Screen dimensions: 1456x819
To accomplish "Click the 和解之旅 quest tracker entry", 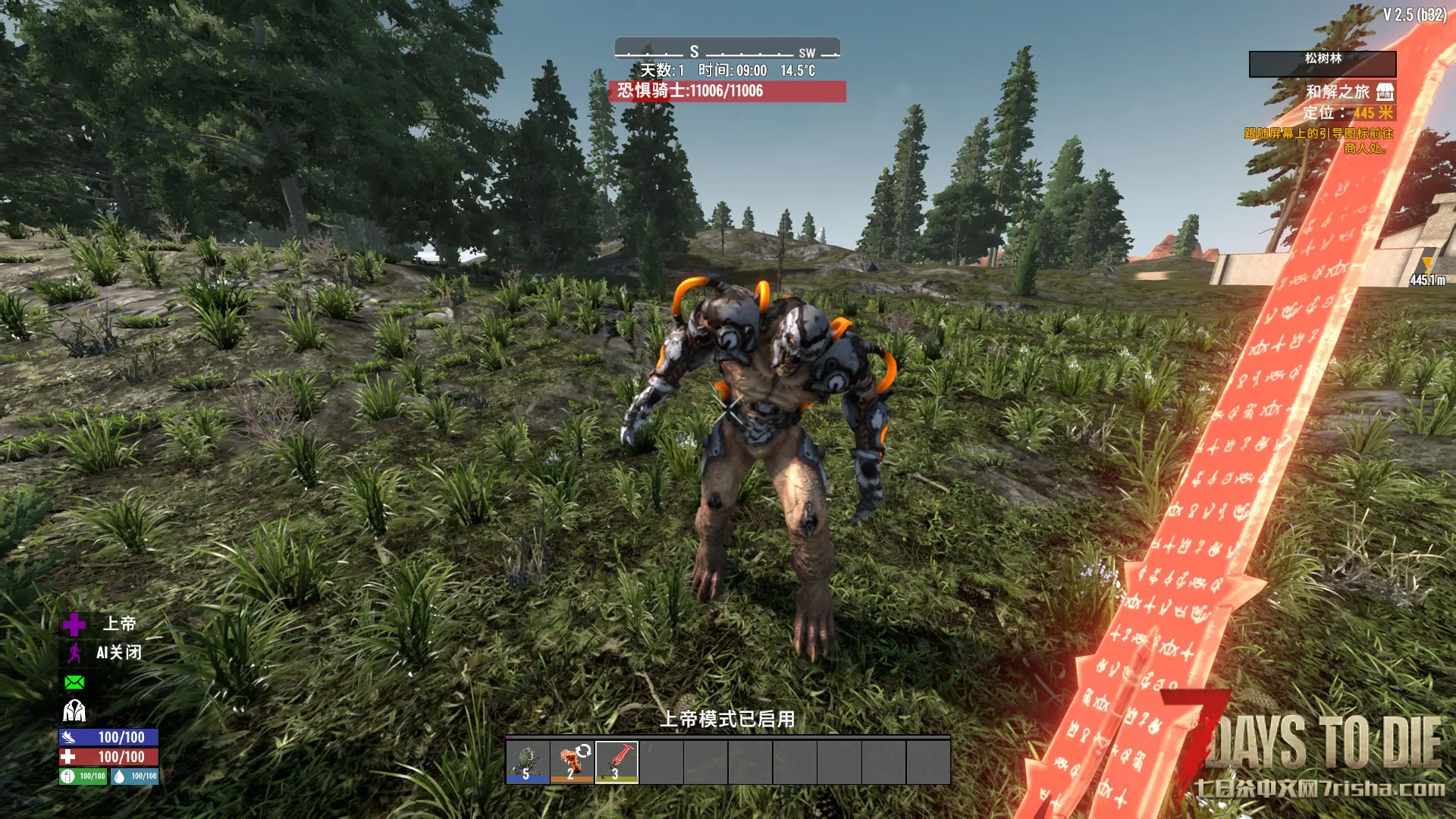I will [x=1337, y=92].
